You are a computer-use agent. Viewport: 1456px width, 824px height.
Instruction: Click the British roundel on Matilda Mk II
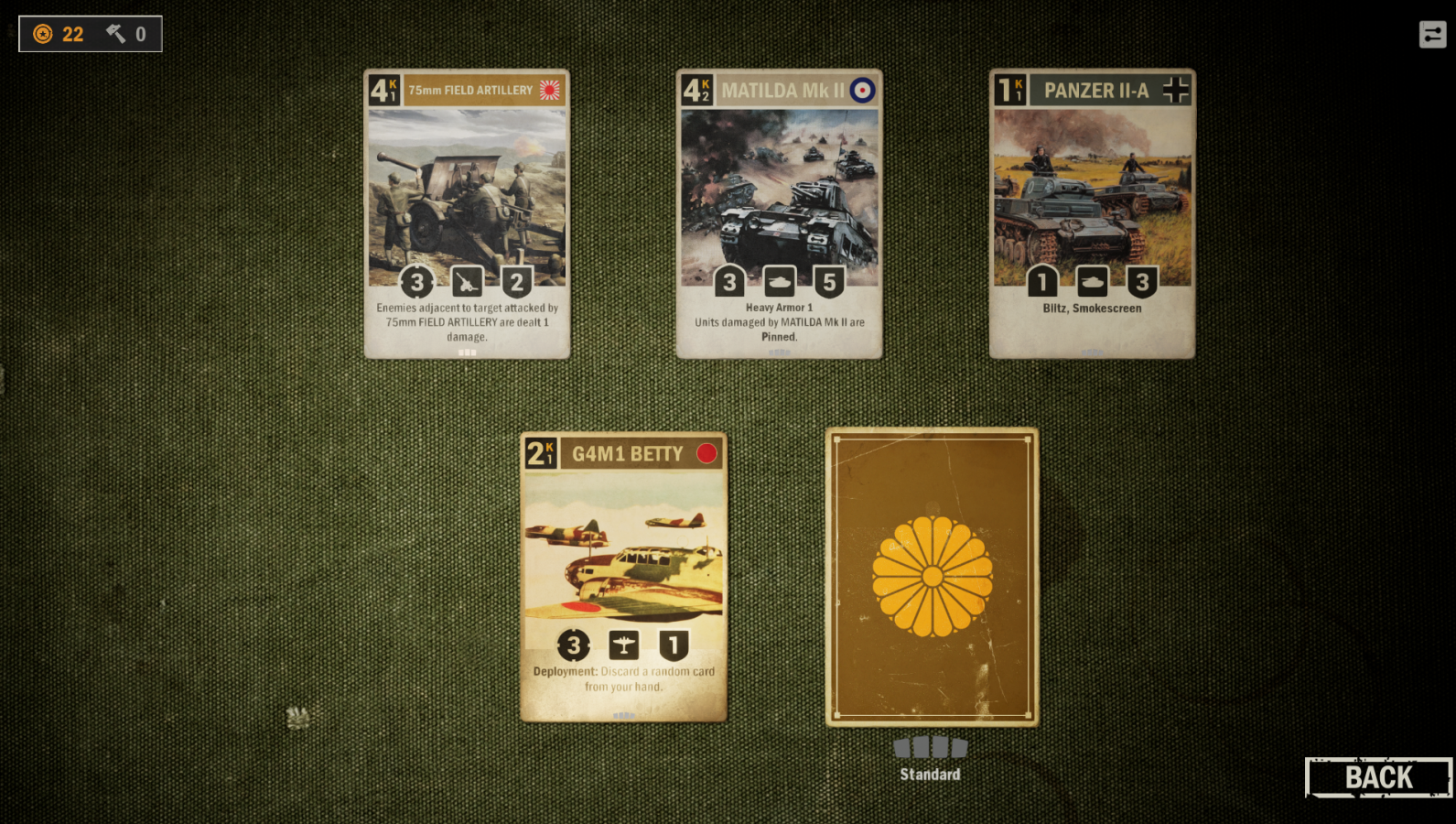pyautogui.click(x=864, y=91)
